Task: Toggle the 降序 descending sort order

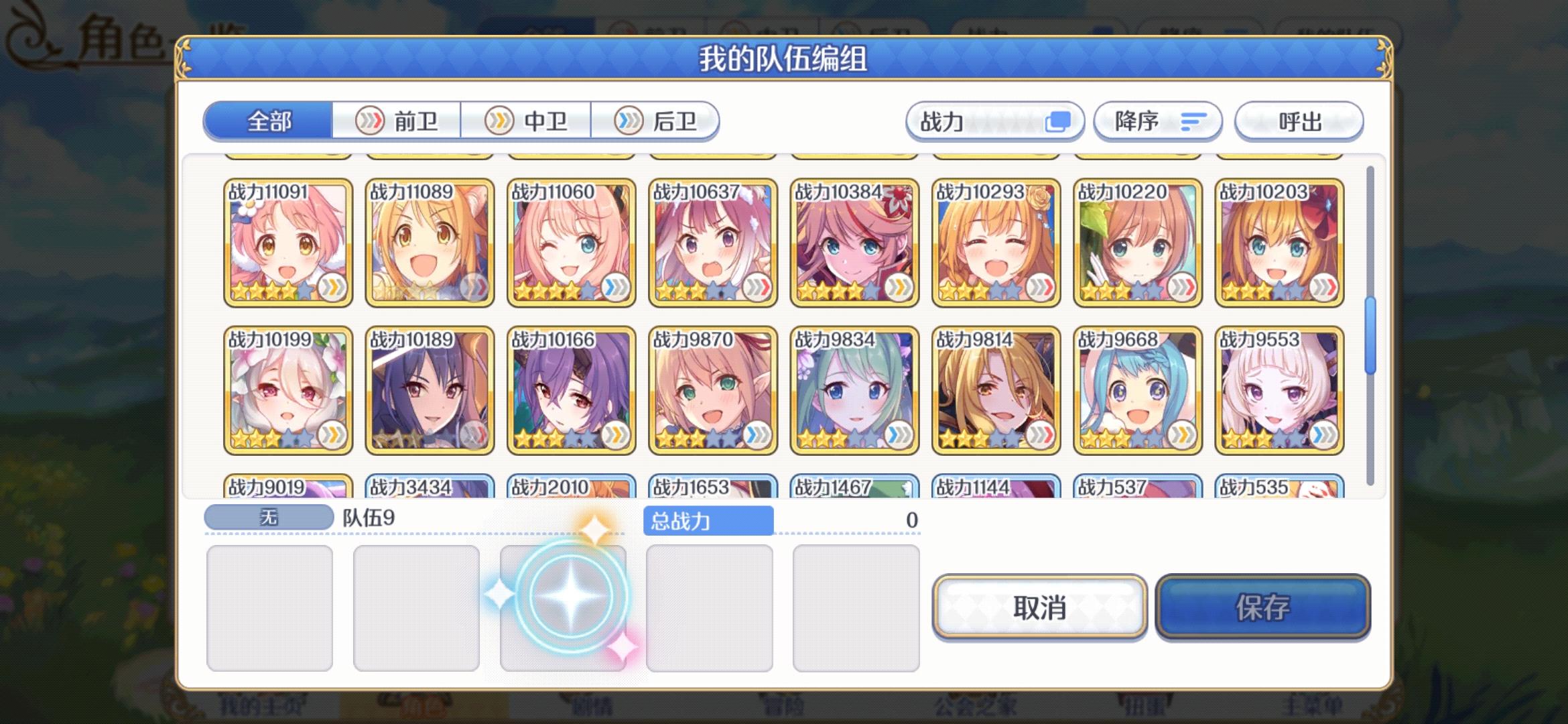Action: click(1157, 121)
